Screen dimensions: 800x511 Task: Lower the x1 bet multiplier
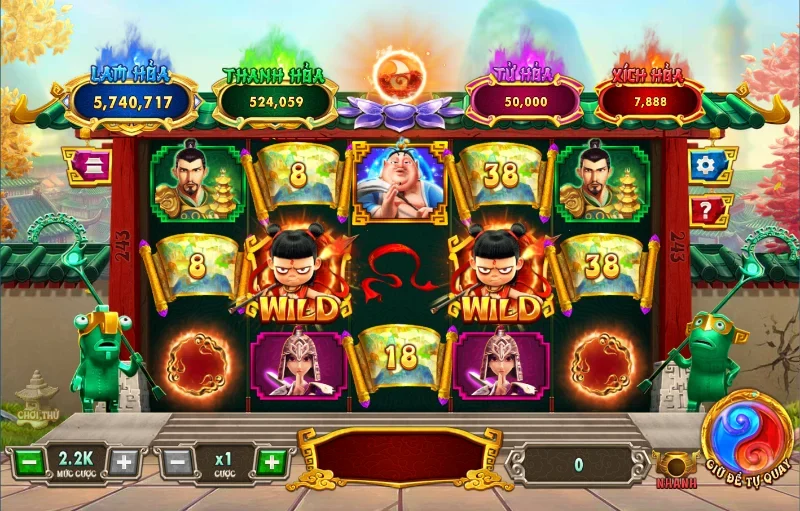click(175, 463)
